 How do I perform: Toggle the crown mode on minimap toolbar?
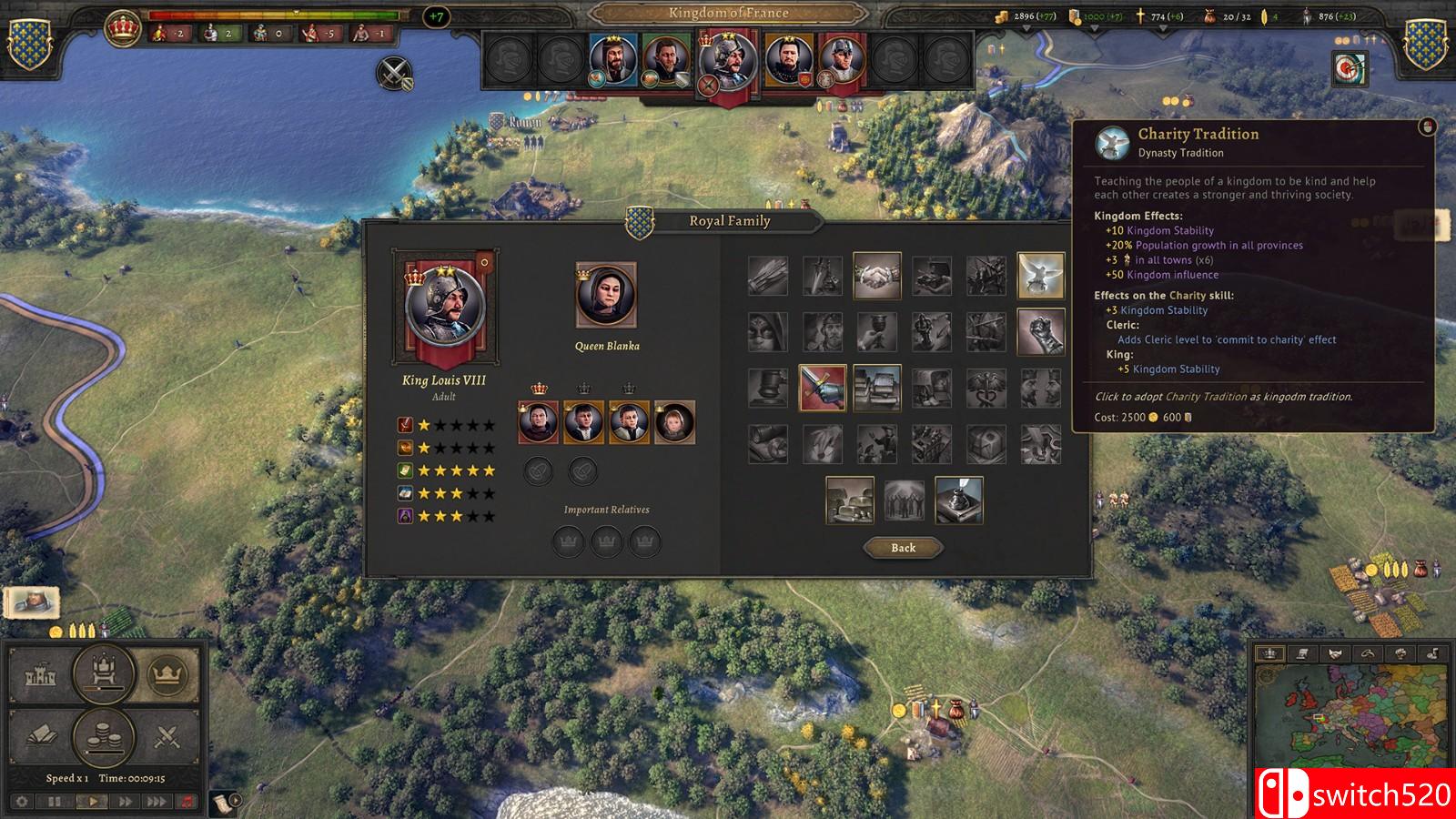click(x=1268, y=653)
